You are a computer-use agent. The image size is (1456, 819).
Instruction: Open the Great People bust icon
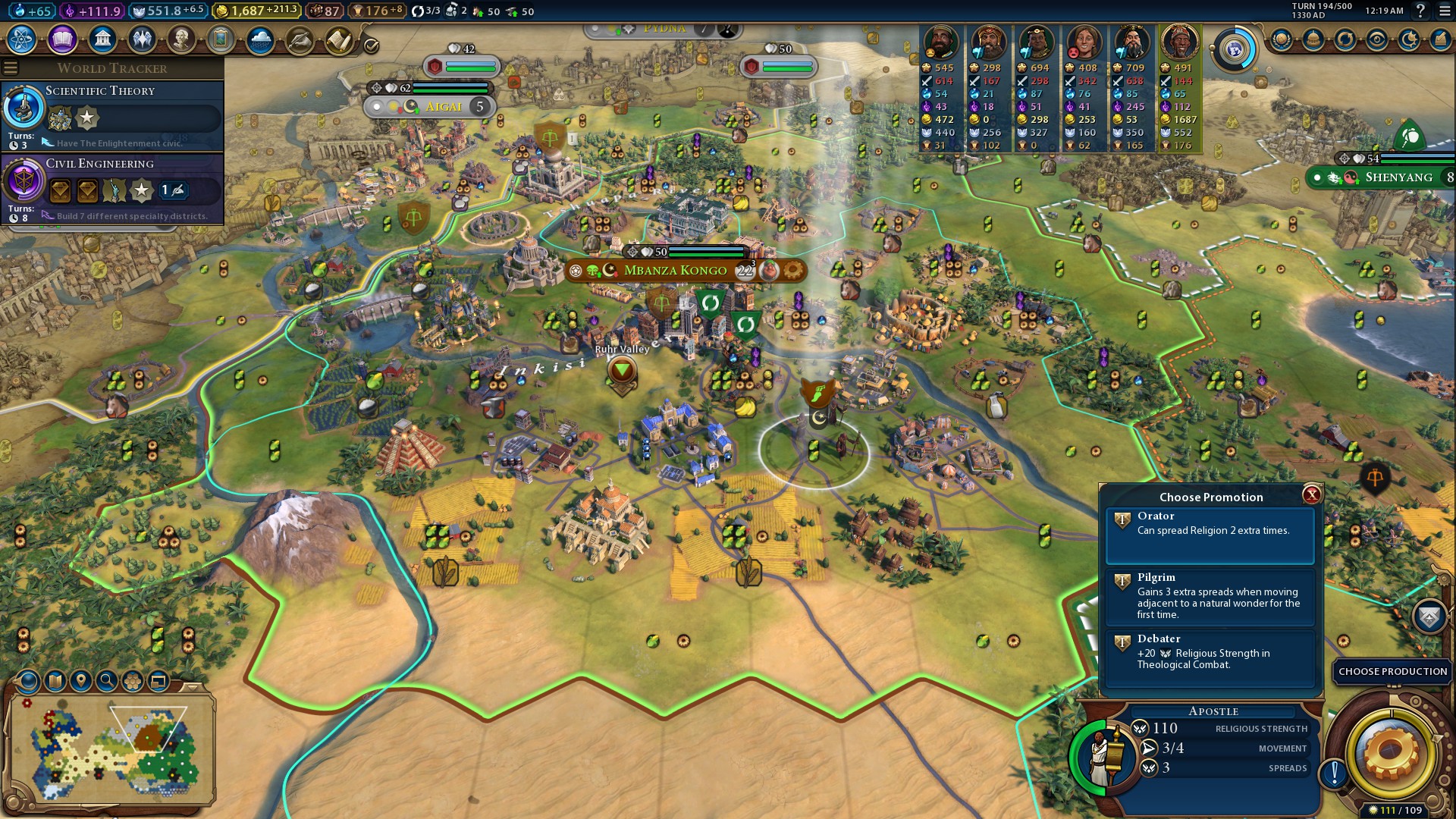pyautogui.click(x=181, y=39)
